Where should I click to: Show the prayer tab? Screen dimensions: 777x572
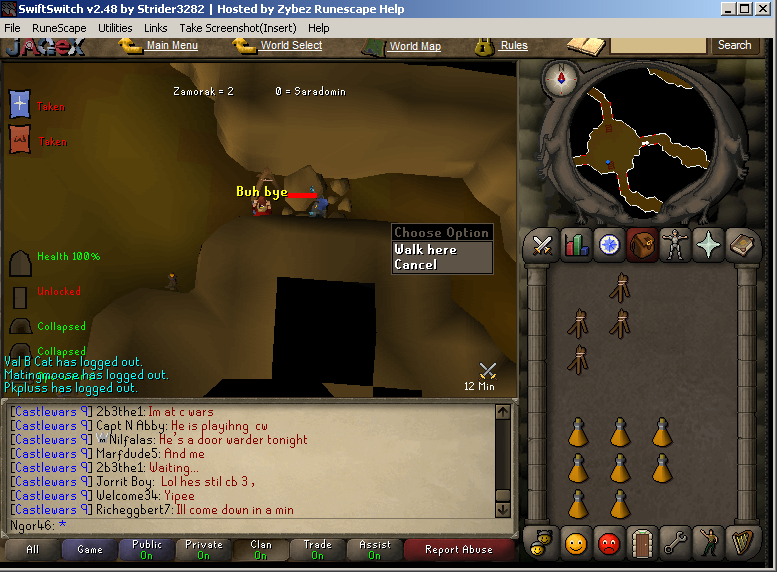[709, 245]
